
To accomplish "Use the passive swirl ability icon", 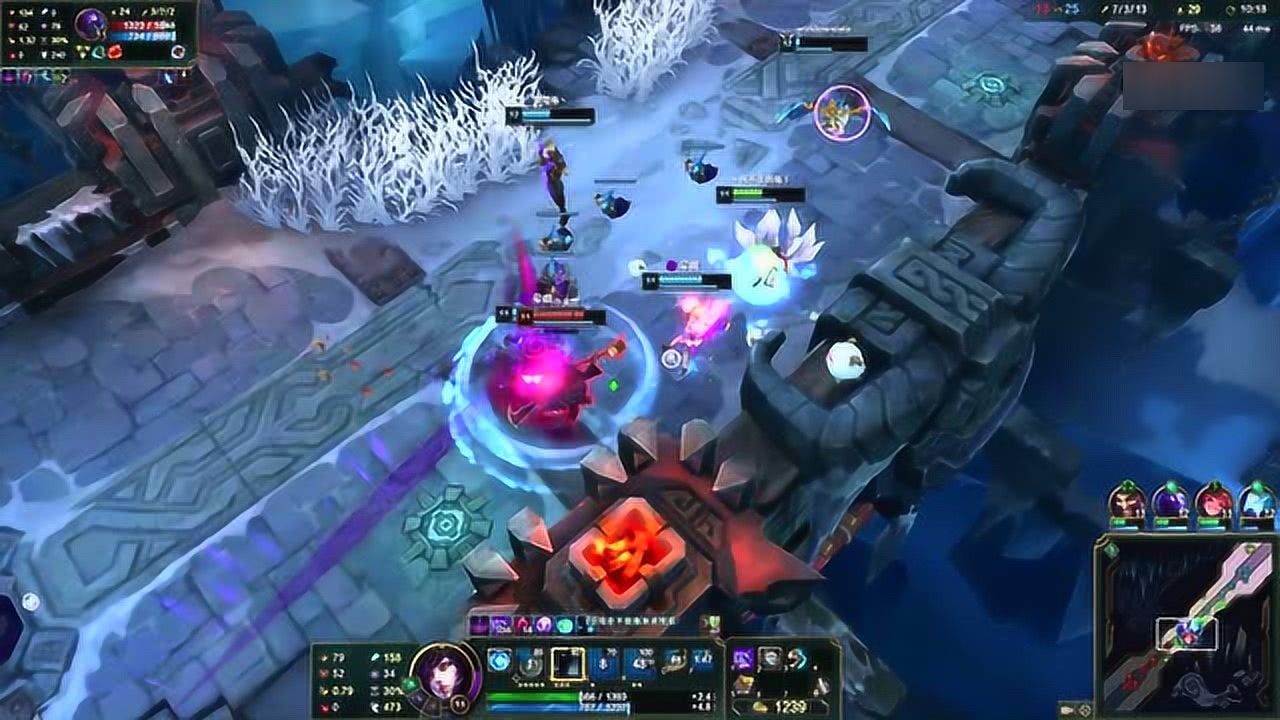I will click(499, 661).
